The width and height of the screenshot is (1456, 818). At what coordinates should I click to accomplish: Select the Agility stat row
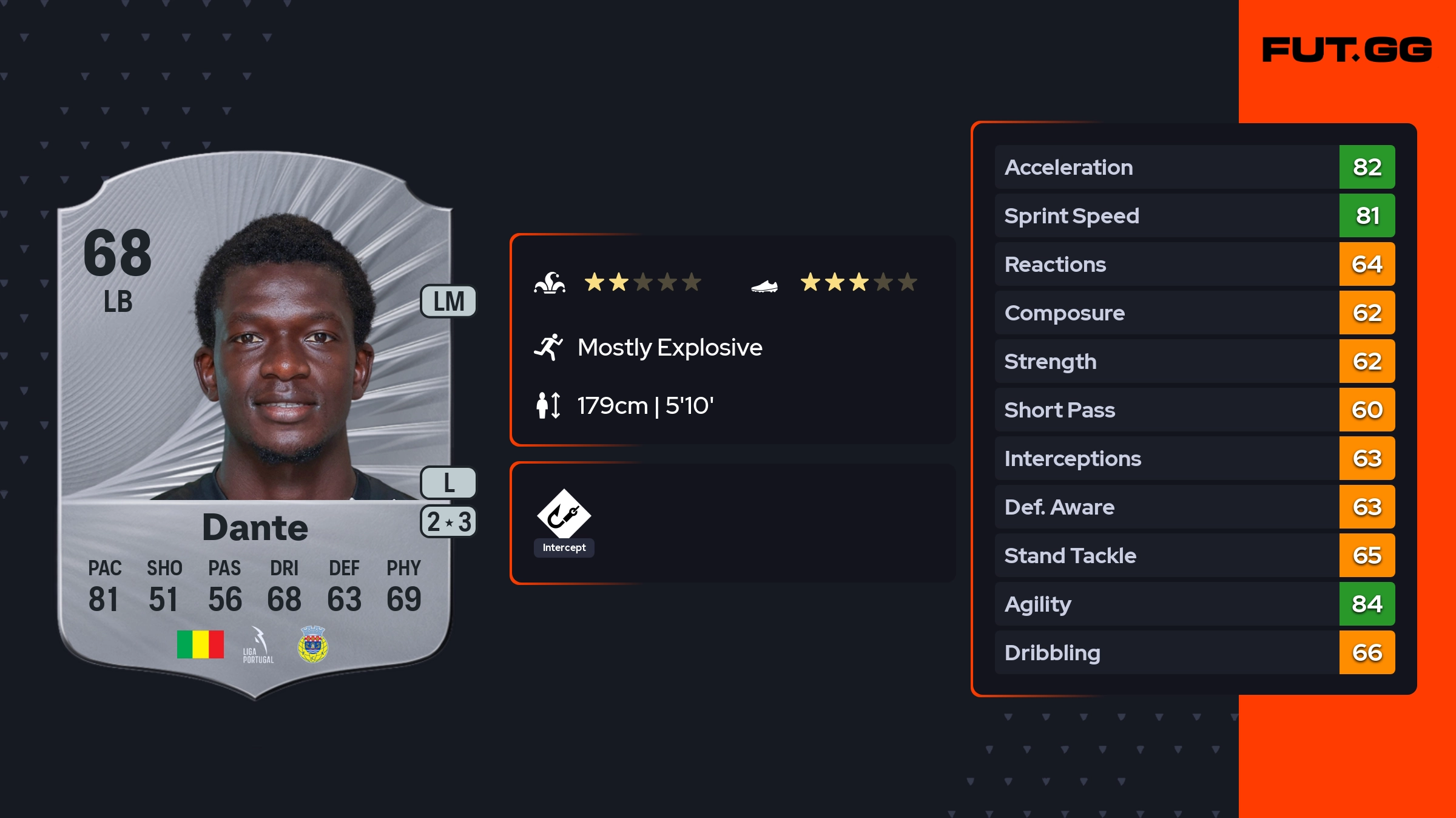pyautogui.click(x=1194, y=604)
